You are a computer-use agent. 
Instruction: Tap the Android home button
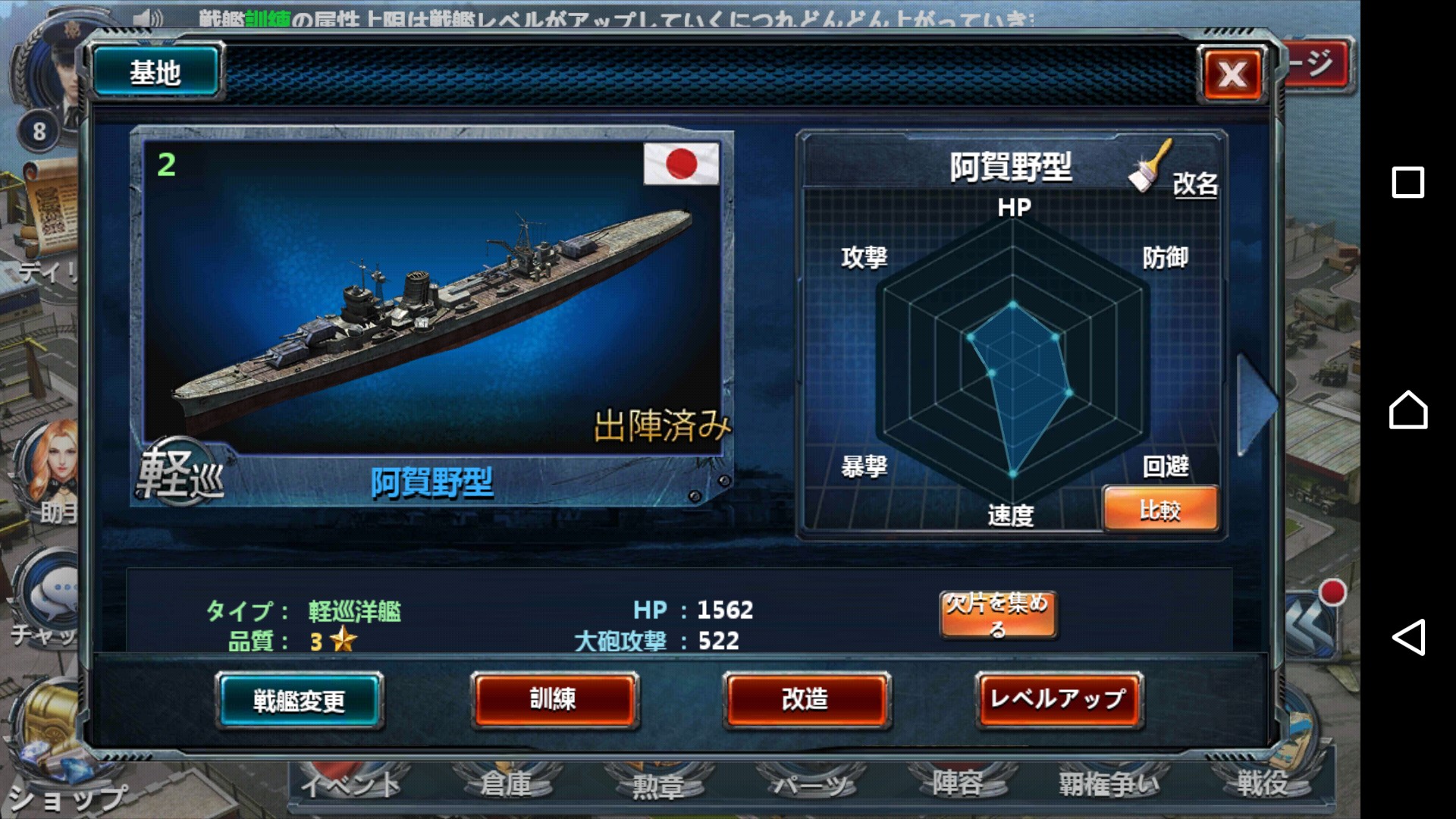point(1407,409)
